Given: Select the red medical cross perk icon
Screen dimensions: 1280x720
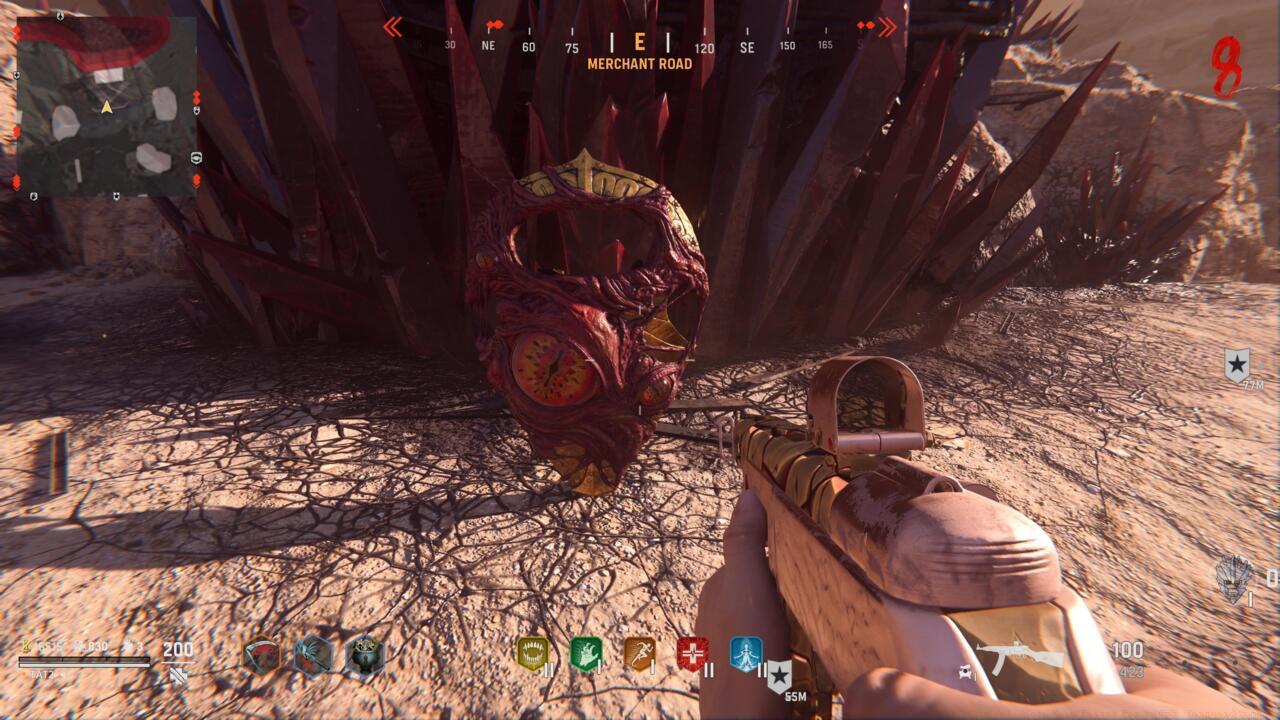Looking at the screenshot, I should point(690,652).
